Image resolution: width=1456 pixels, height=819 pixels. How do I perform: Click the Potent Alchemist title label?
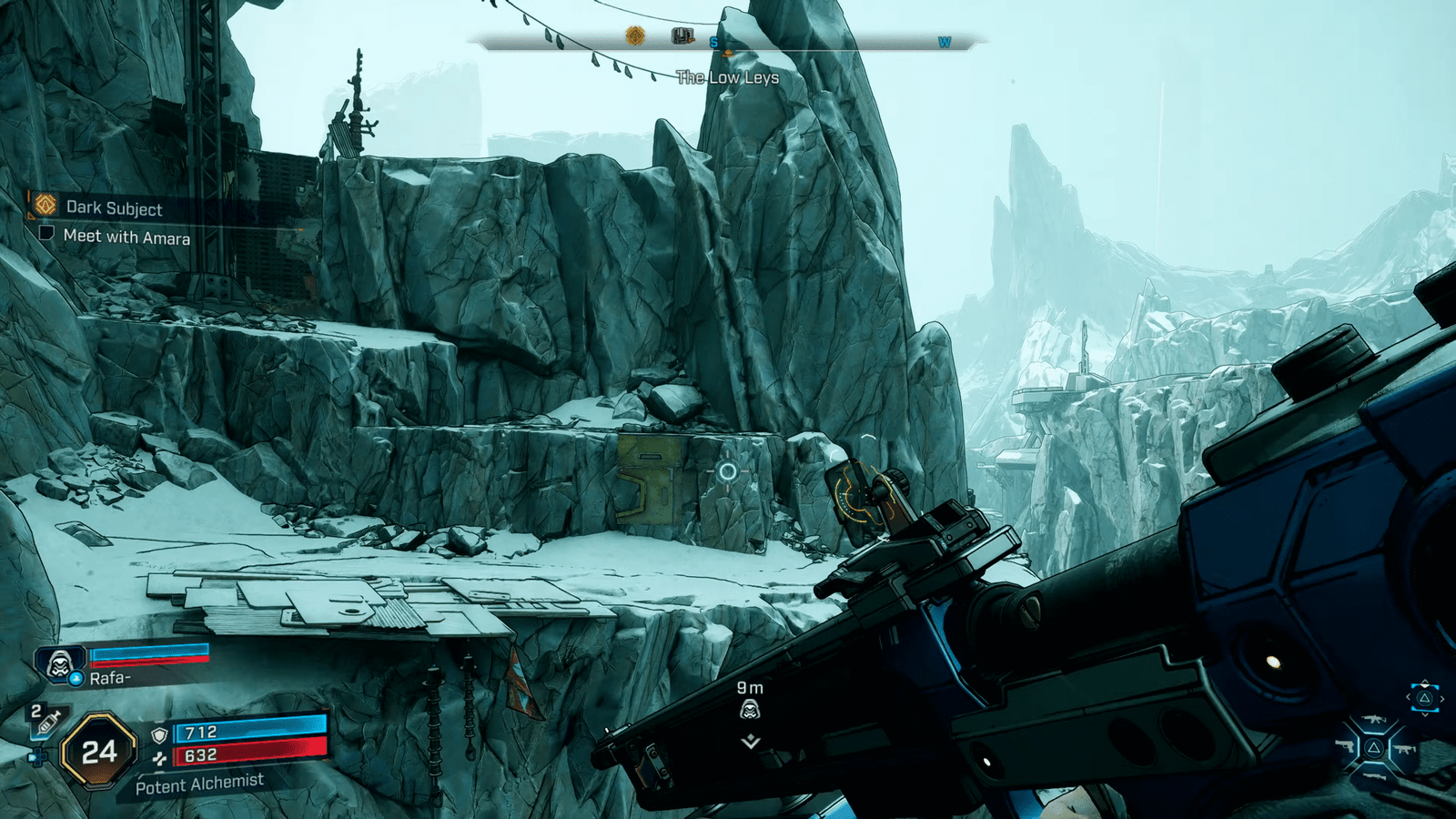[199, 784]
